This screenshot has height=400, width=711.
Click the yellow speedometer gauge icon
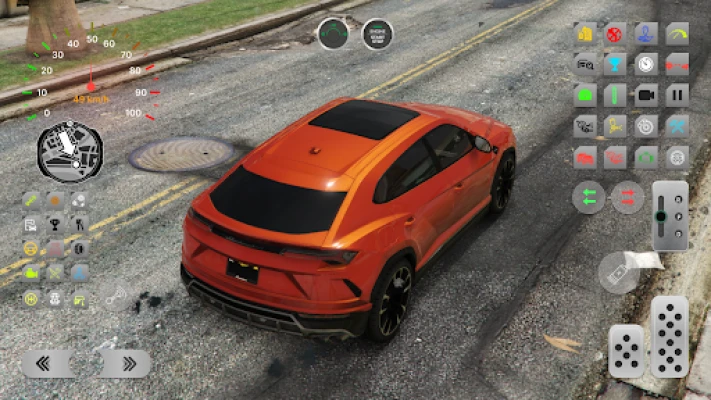point(677,34)
